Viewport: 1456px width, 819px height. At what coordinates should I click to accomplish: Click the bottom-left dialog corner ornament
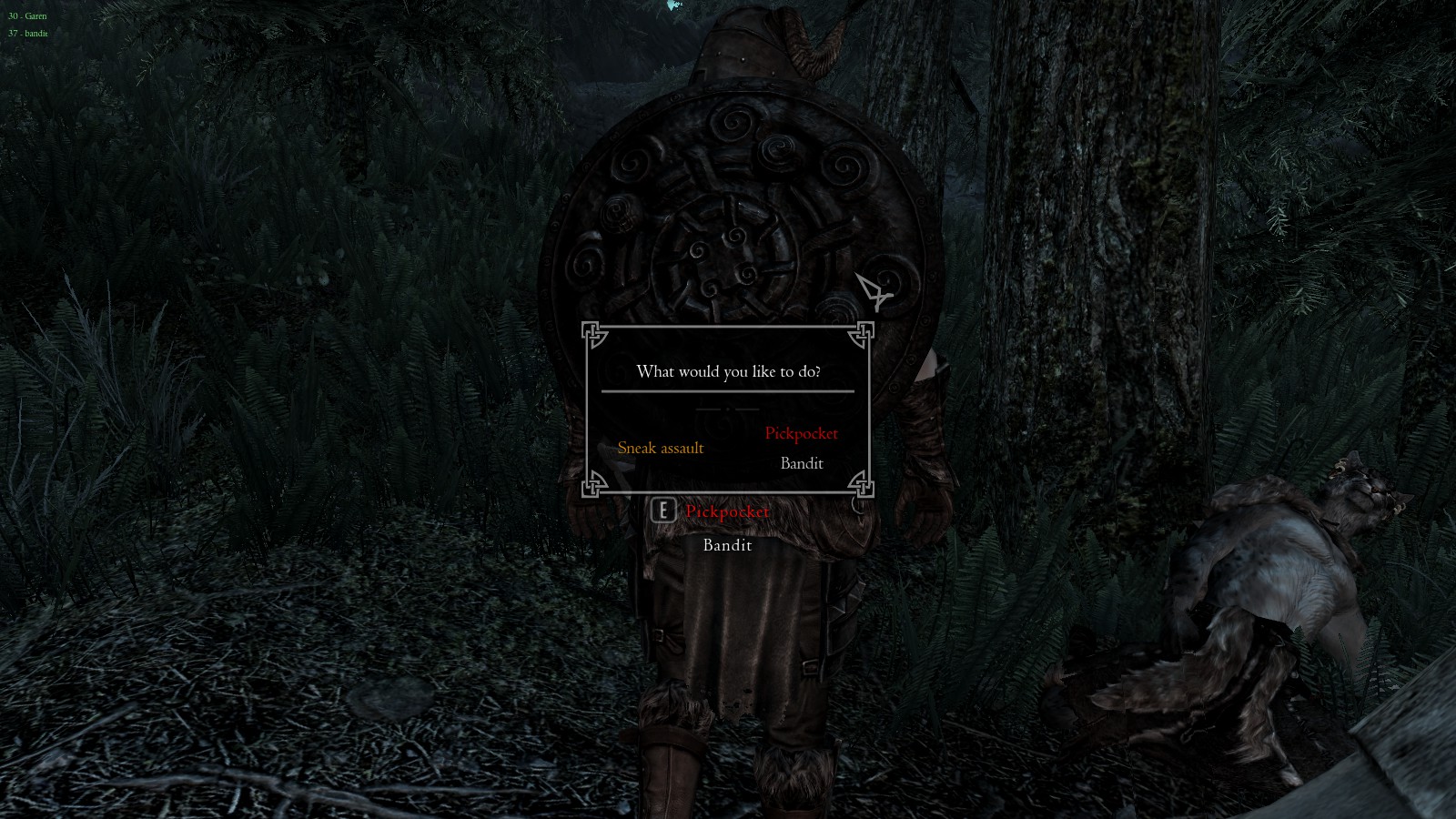point(596,485)
